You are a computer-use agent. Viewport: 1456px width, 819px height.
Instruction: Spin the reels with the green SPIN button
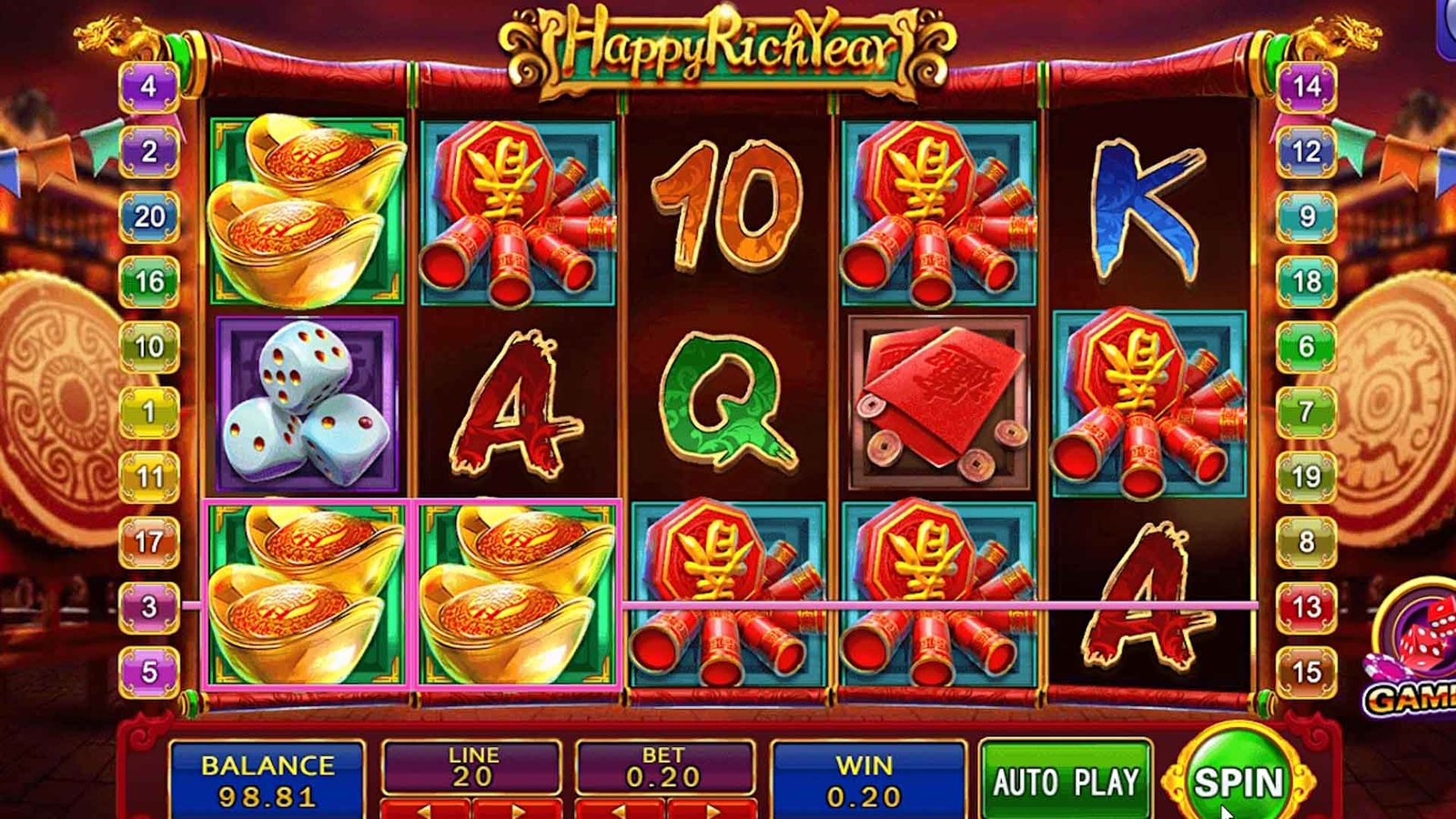pos(1239,781)
